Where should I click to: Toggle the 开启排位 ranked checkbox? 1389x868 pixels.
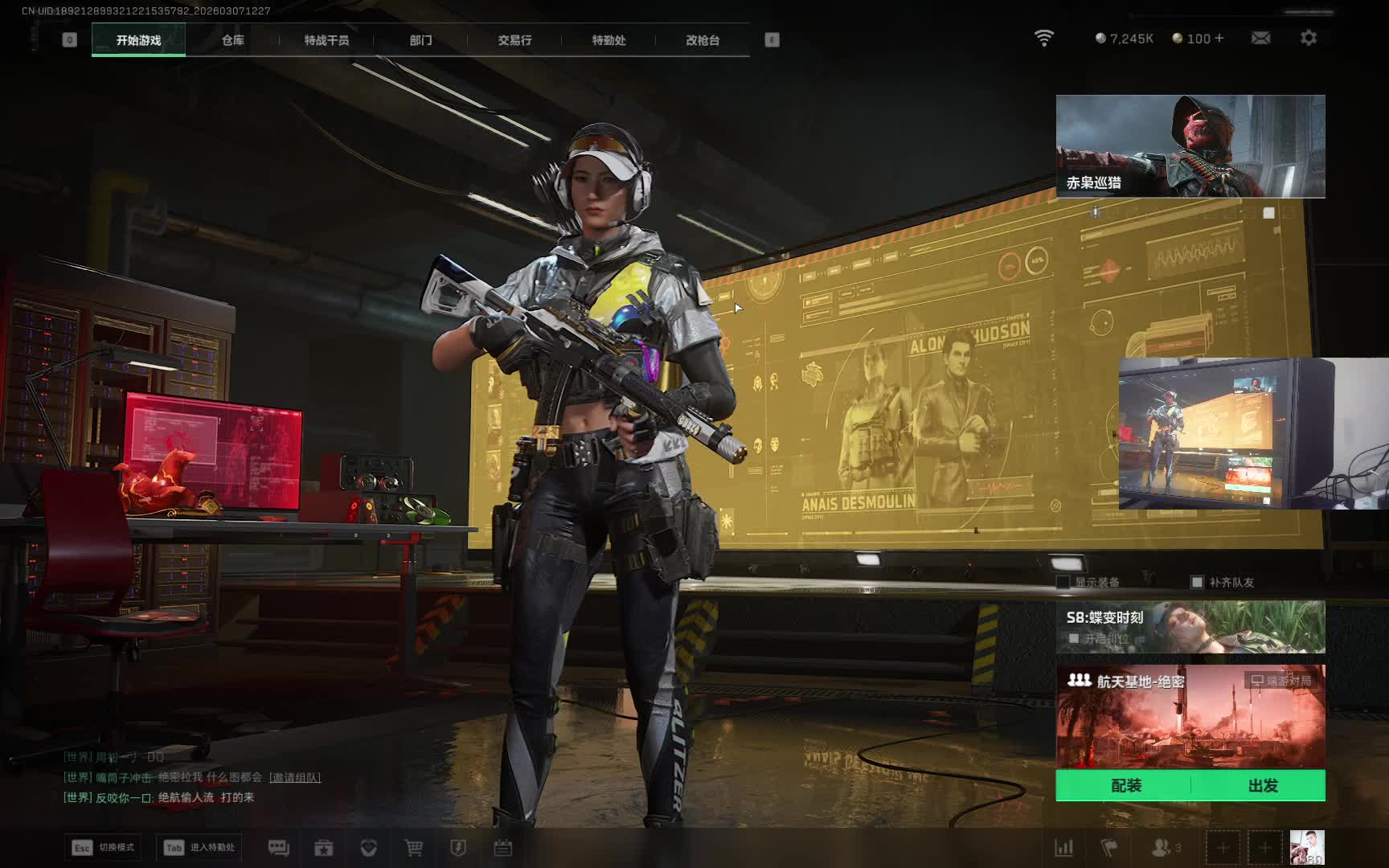click(x=1074, y=639)
